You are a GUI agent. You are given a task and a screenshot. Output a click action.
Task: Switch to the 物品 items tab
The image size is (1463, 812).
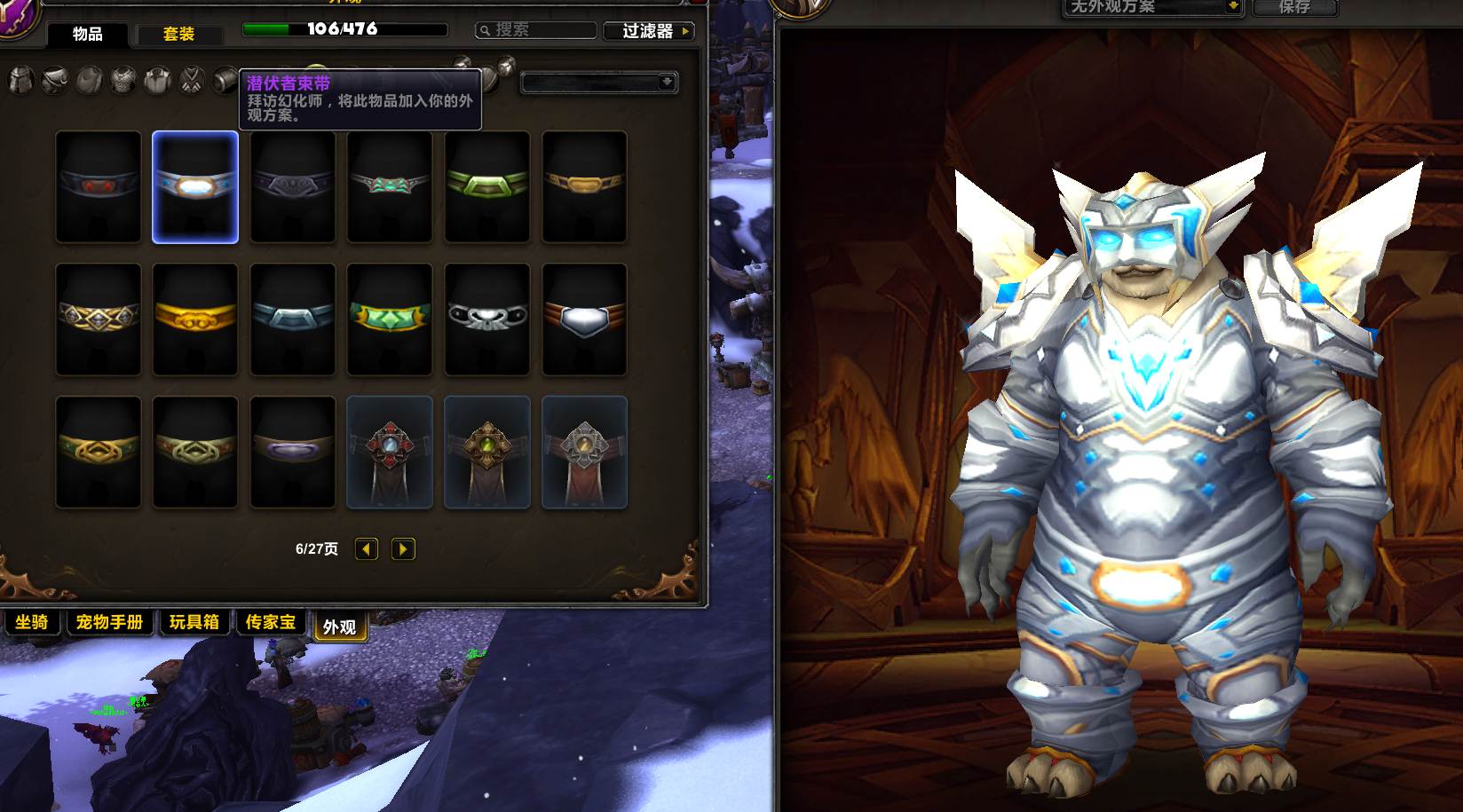87,35
